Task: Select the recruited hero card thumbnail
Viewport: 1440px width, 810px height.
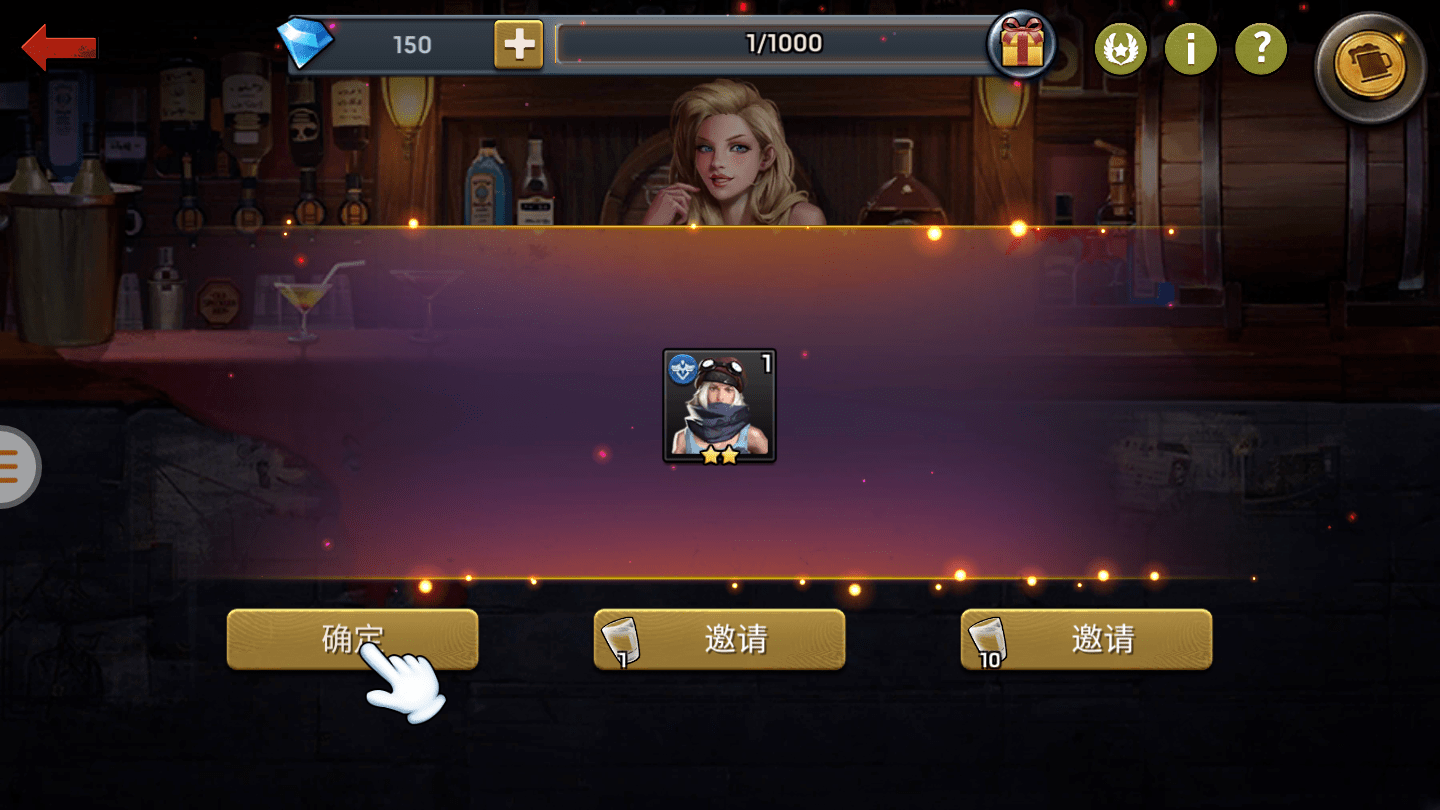Action: coord(719,407)
